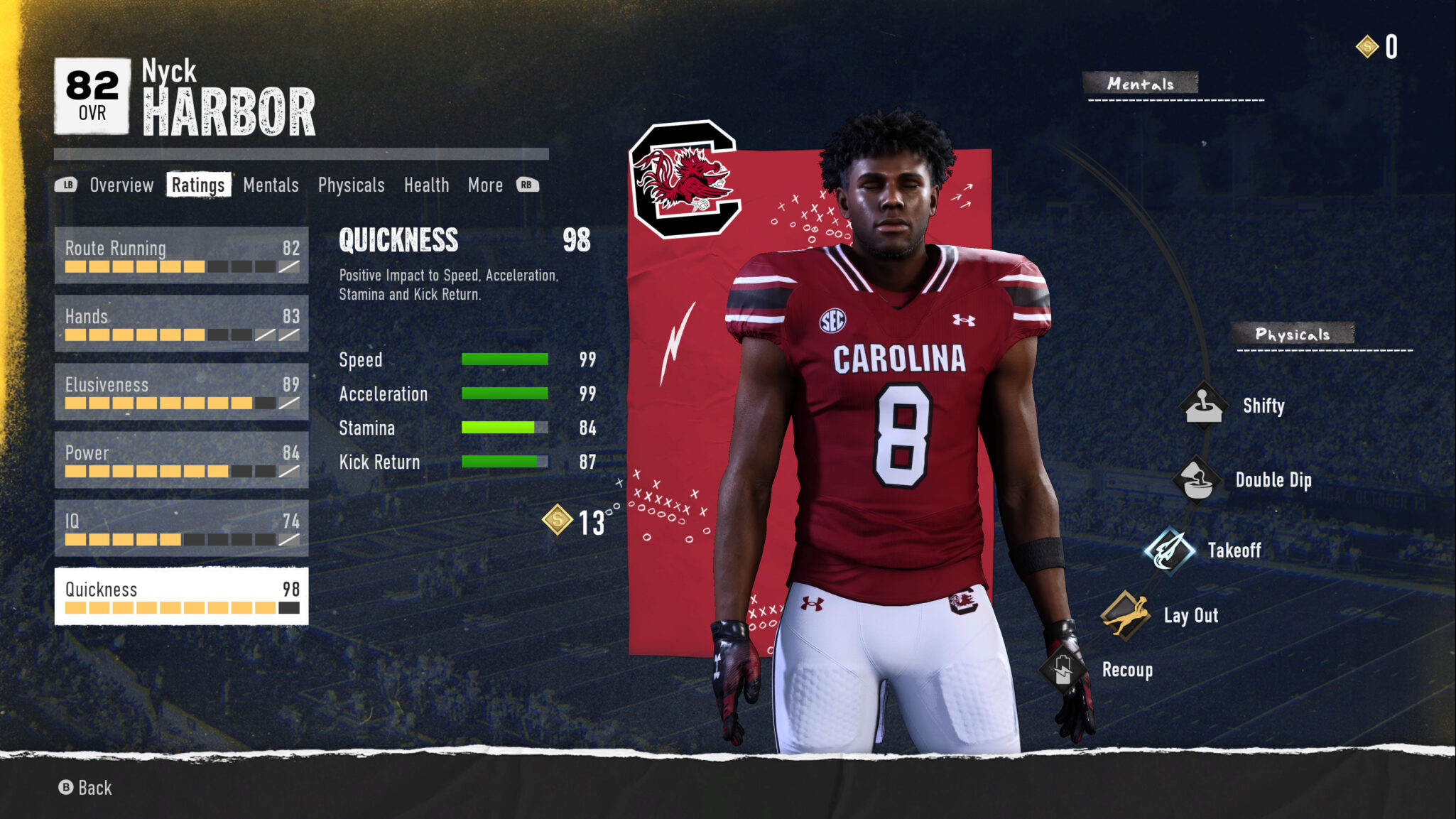Open the Double Dip ability
The image size is (1456, 819).
(x=1195, y=479)
